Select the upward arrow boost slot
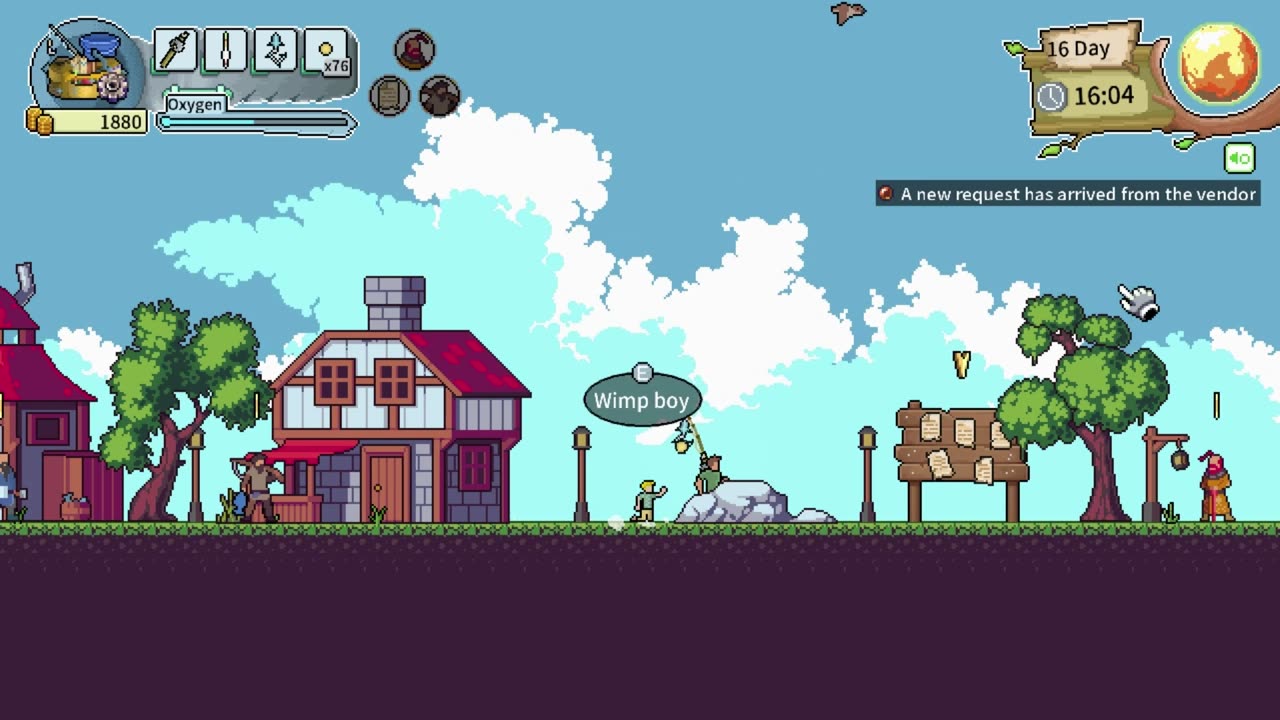 276,50
